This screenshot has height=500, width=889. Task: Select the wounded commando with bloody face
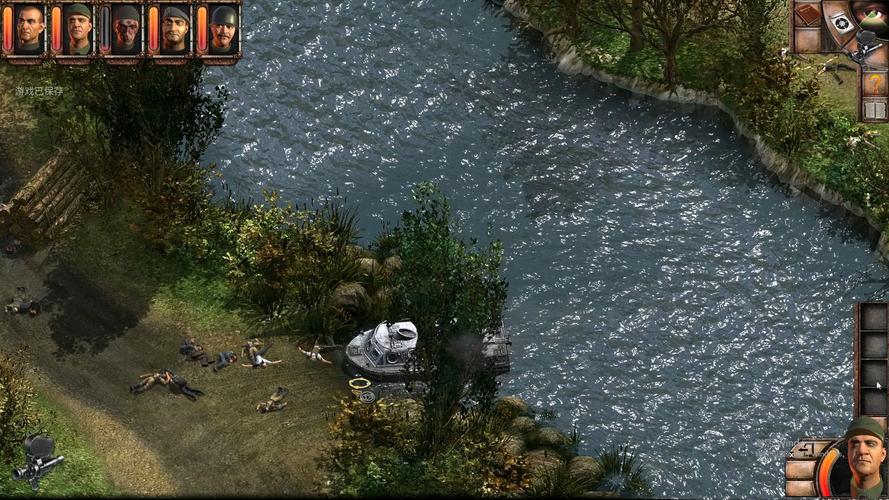[127, 29]
